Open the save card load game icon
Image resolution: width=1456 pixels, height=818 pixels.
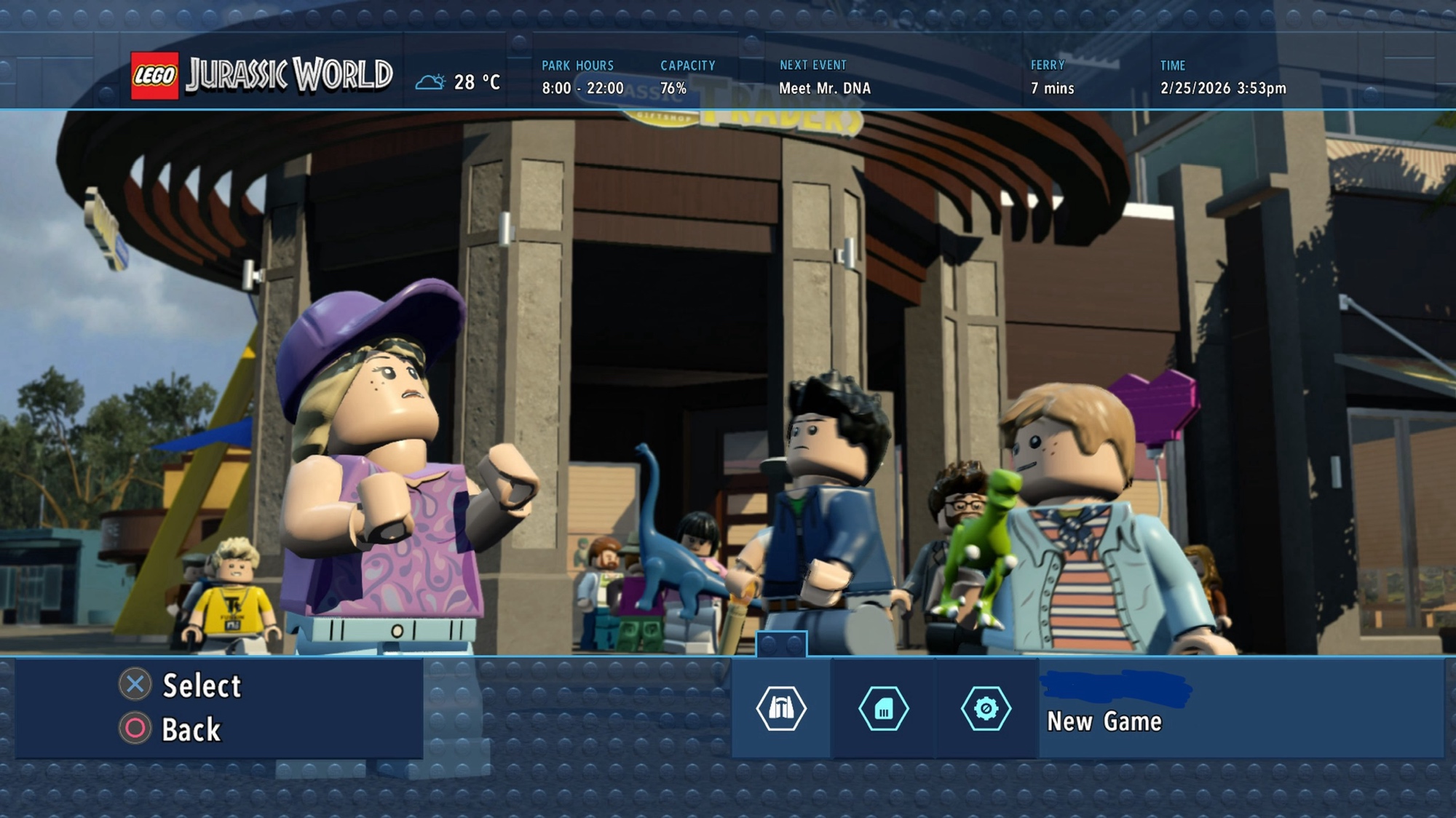884,708
